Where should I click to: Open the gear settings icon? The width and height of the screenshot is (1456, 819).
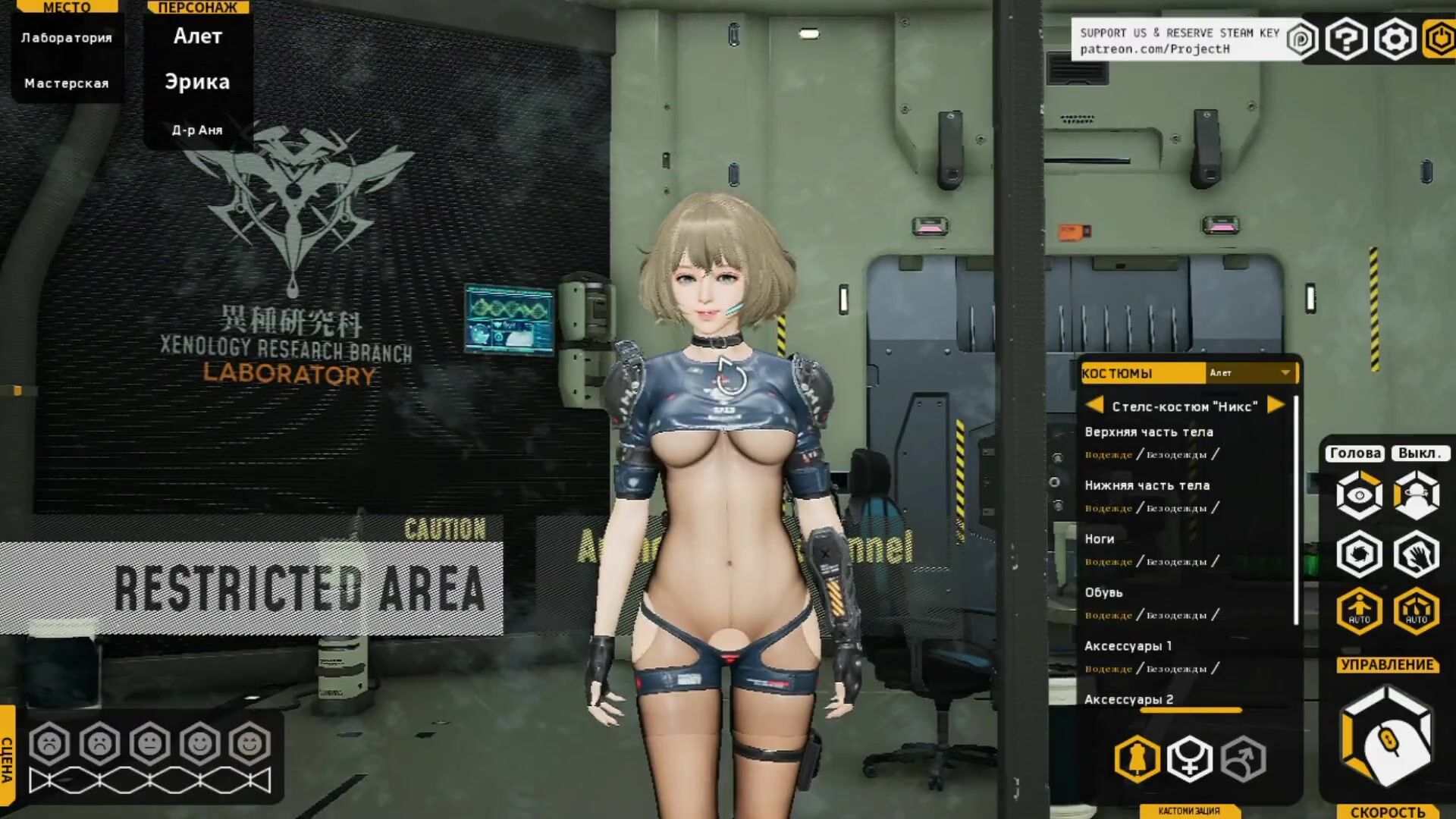pos(1395,39)
